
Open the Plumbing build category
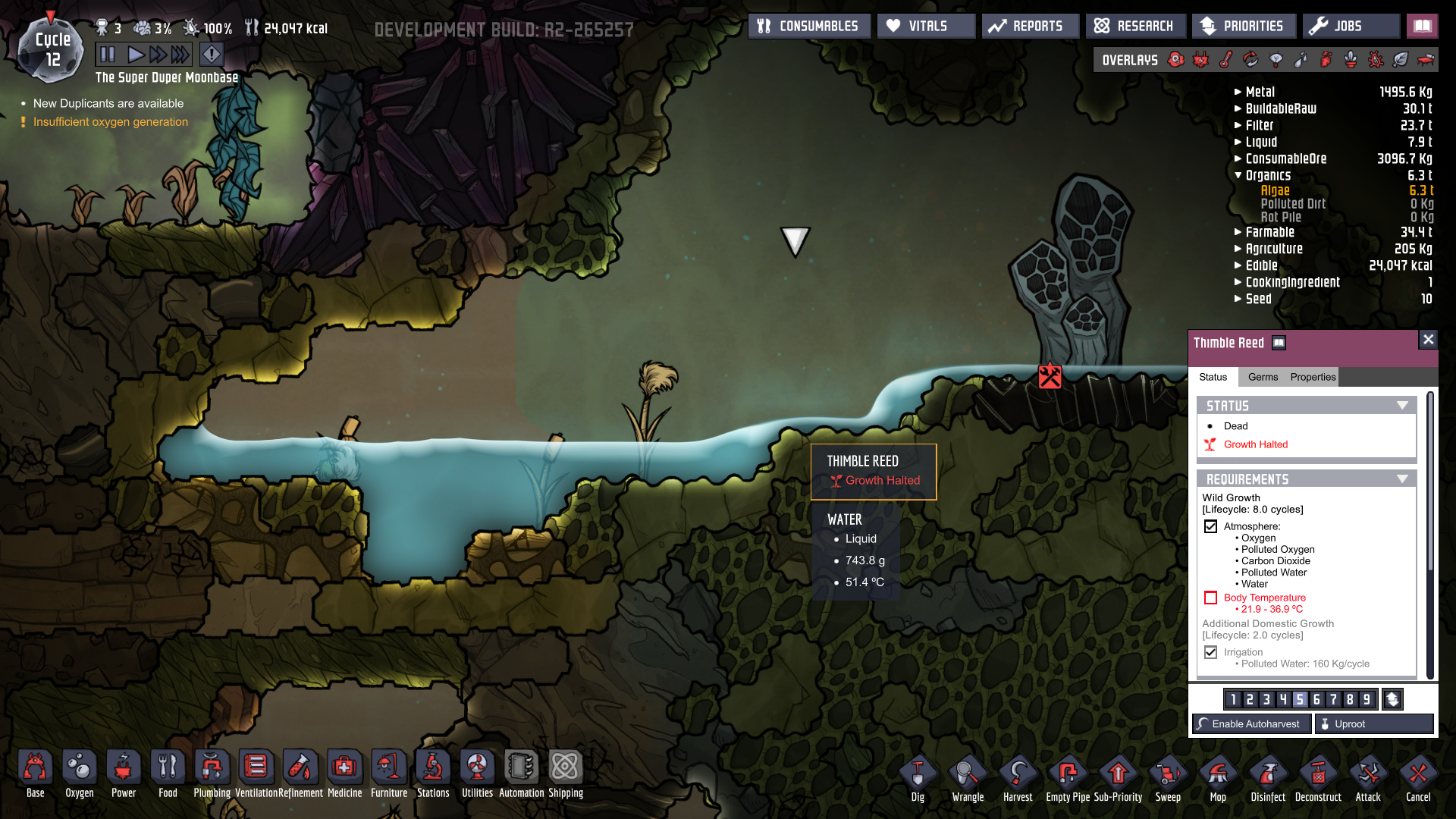[212, 775]
